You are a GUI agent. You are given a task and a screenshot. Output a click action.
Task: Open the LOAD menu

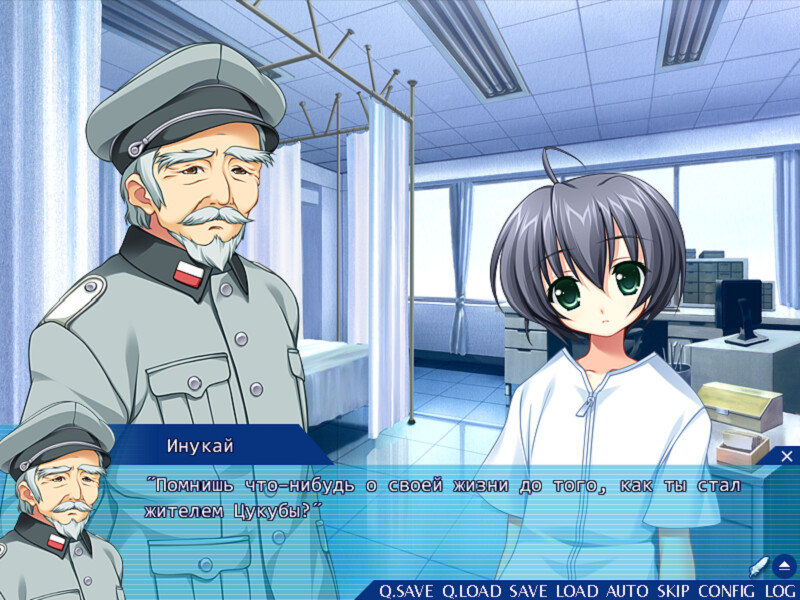tap(578, 591)
